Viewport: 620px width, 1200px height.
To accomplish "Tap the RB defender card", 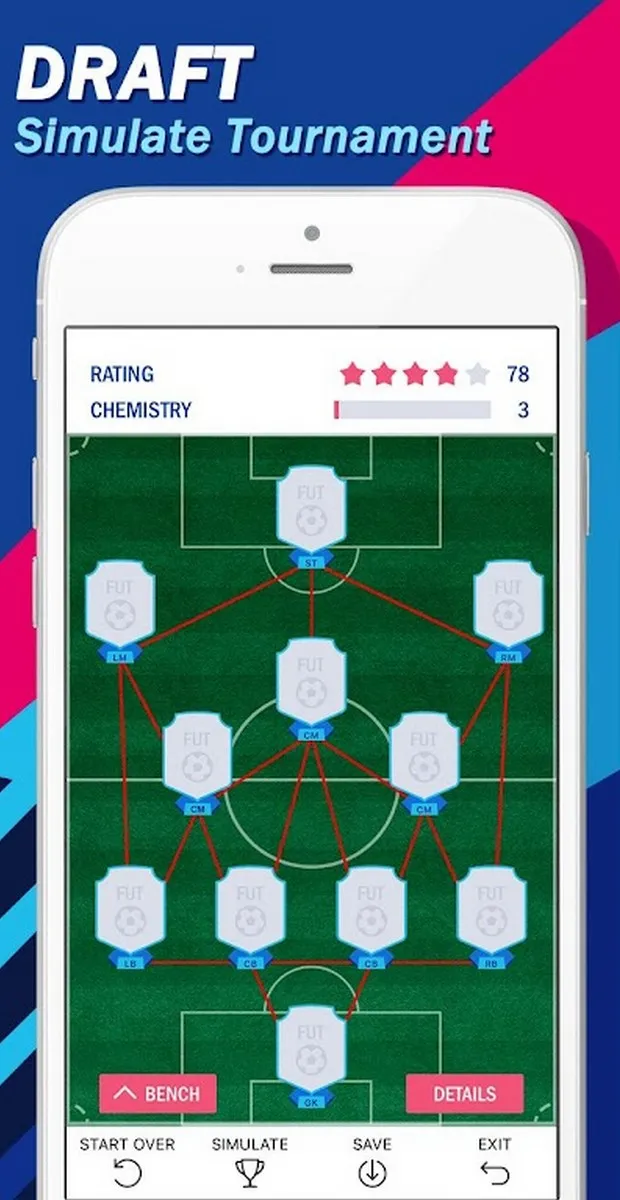I will (x=491, y=911).
